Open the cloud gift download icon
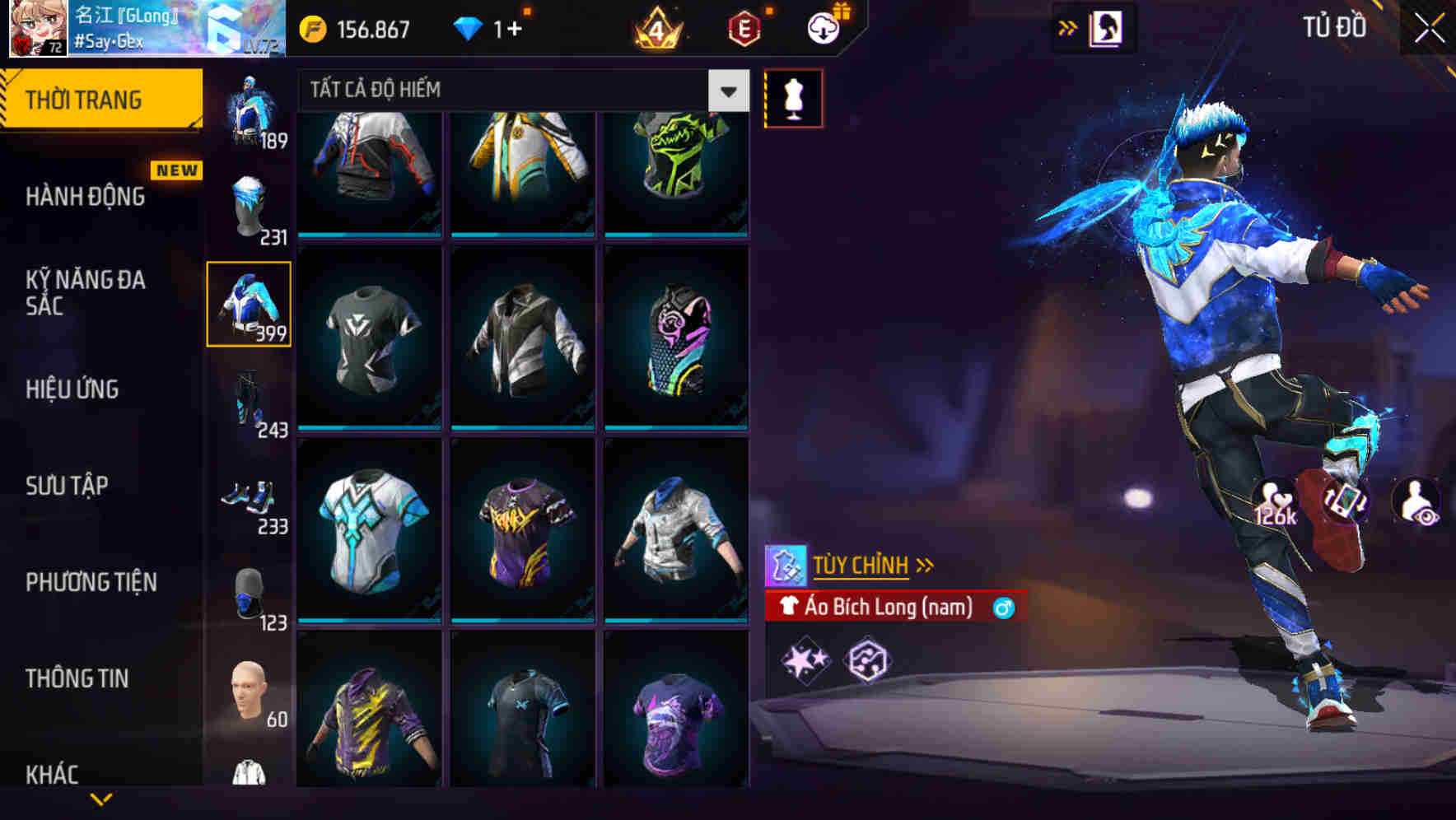 822,28
